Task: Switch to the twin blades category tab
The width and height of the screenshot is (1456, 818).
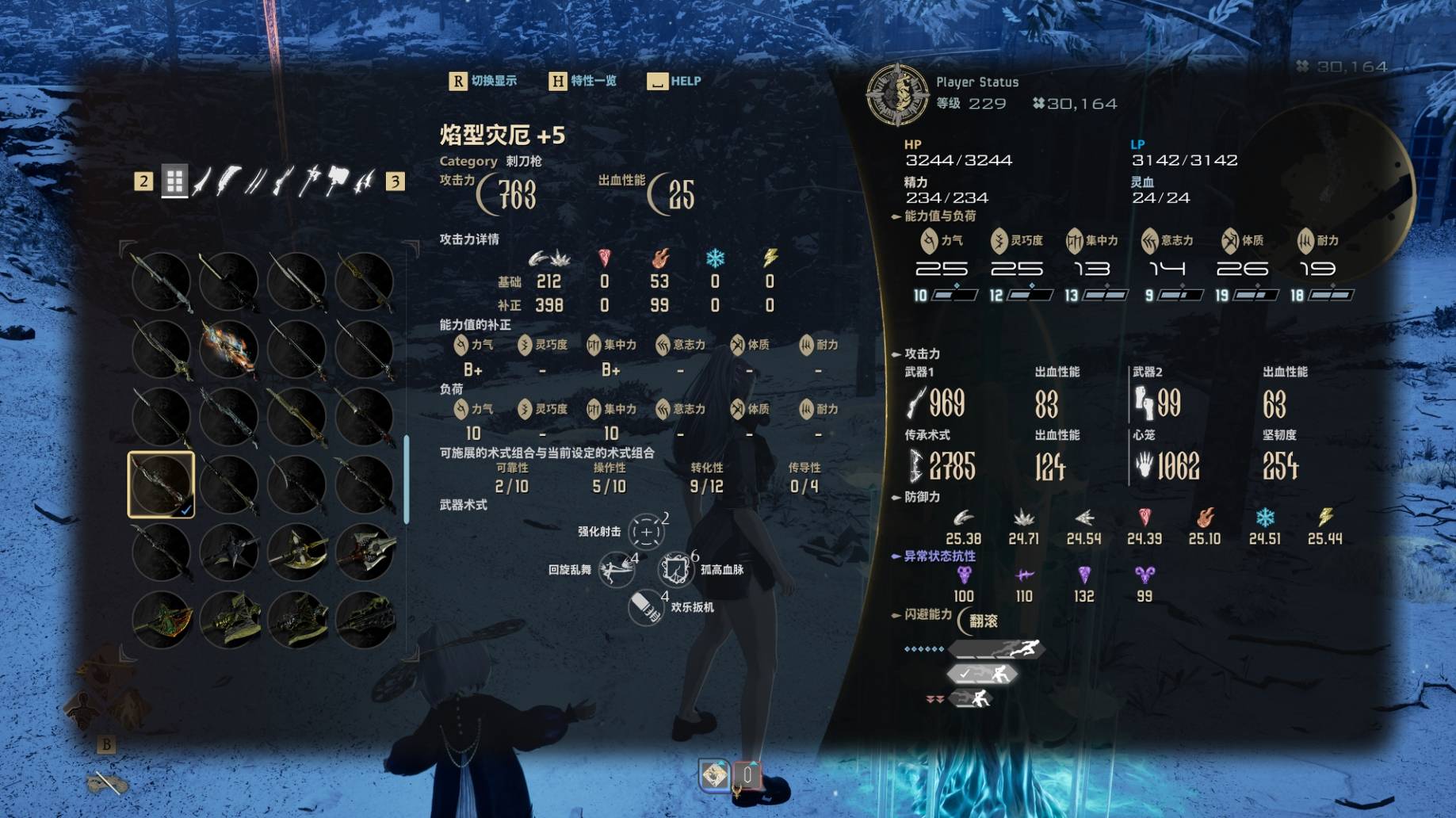Action: (x=255, y=181)
